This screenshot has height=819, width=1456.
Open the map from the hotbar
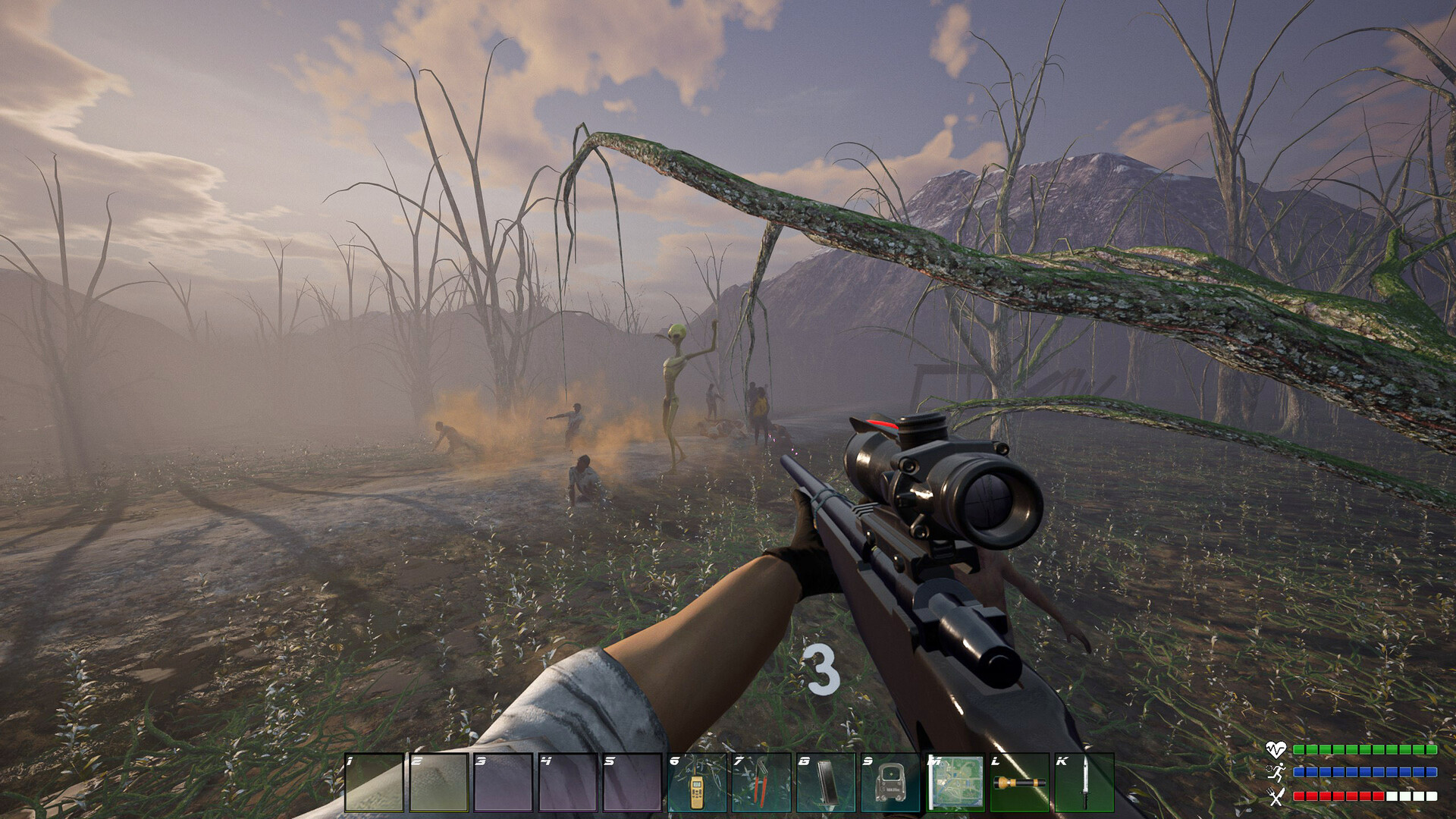pyautogui.click(x=955, y=783)
